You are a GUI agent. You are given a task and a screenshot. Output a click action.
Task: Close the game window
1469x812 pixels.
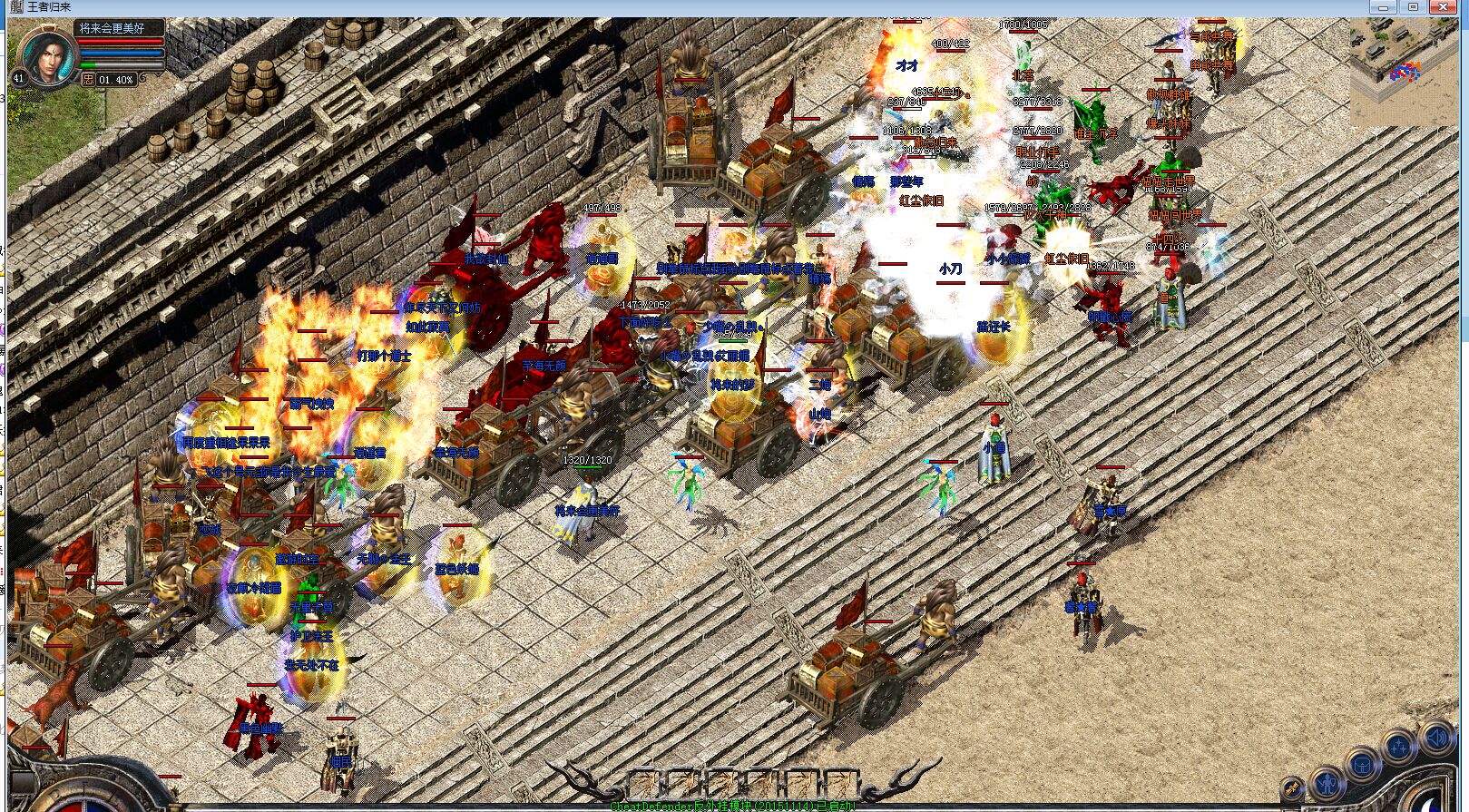[x=1444, y=7]
